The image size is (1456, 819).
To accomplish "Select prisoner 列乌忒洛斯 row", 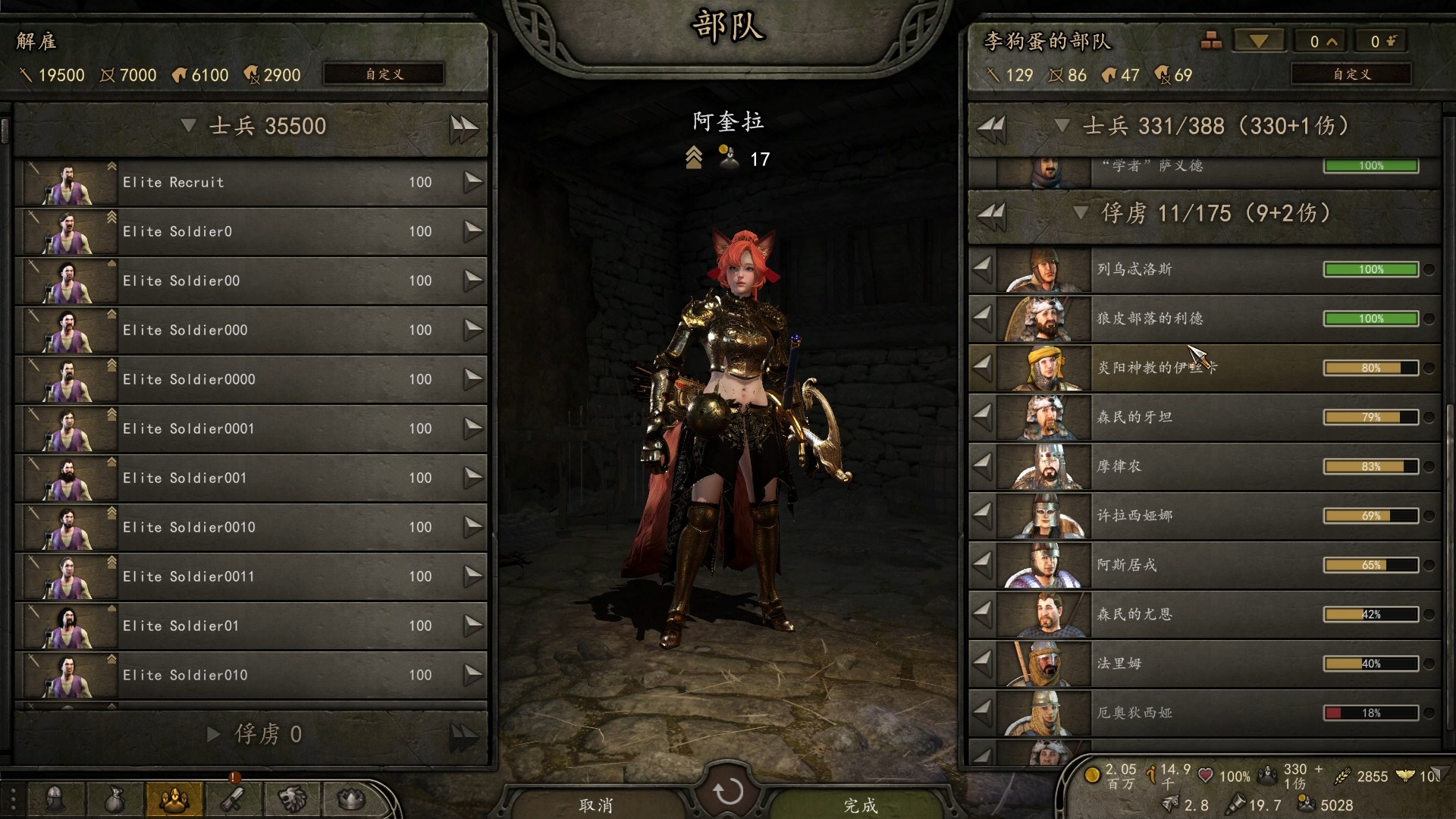I will click(x=1206, y=270).
